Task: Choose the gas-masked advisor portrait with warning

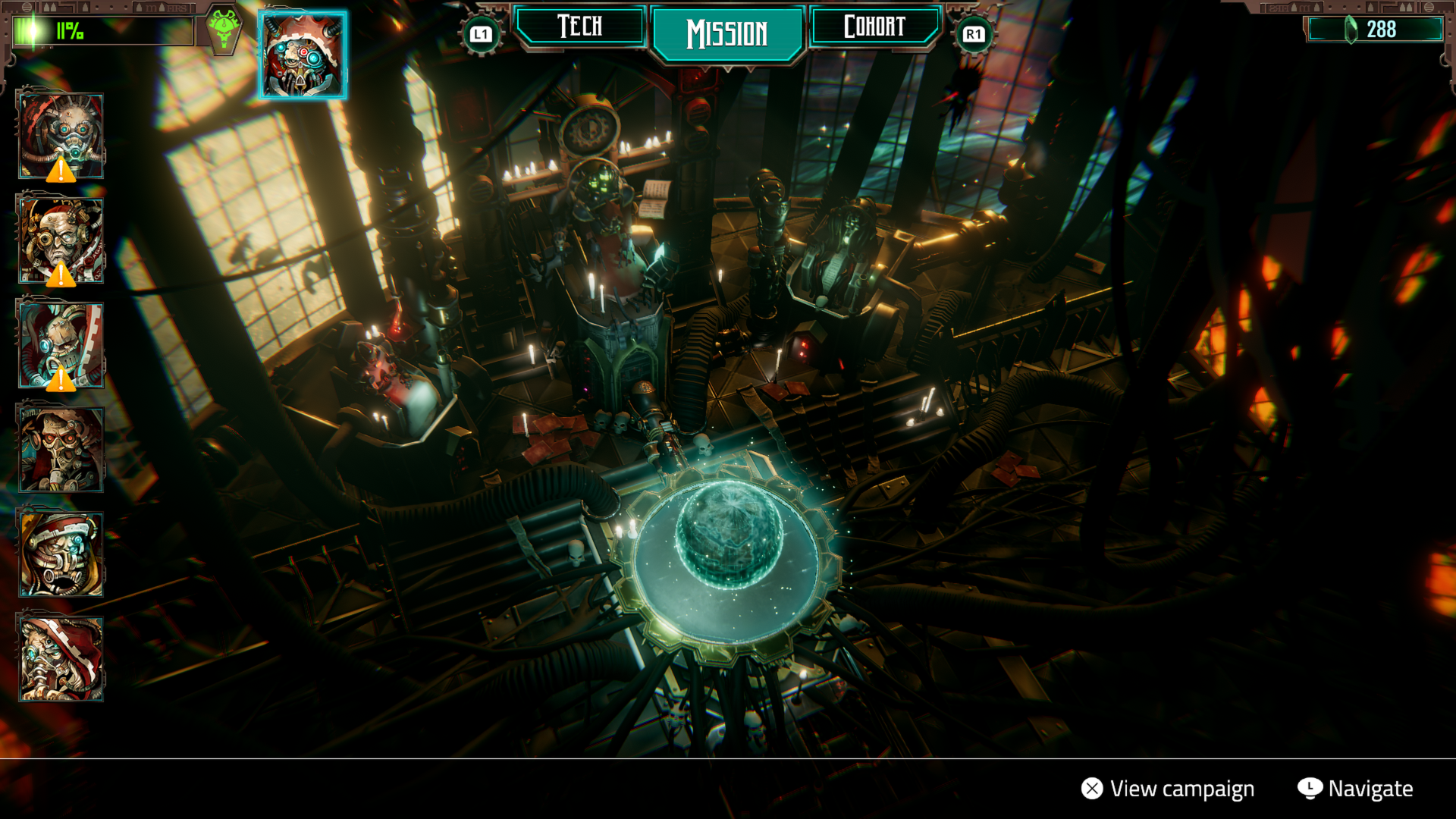Action: click(61, 136)
